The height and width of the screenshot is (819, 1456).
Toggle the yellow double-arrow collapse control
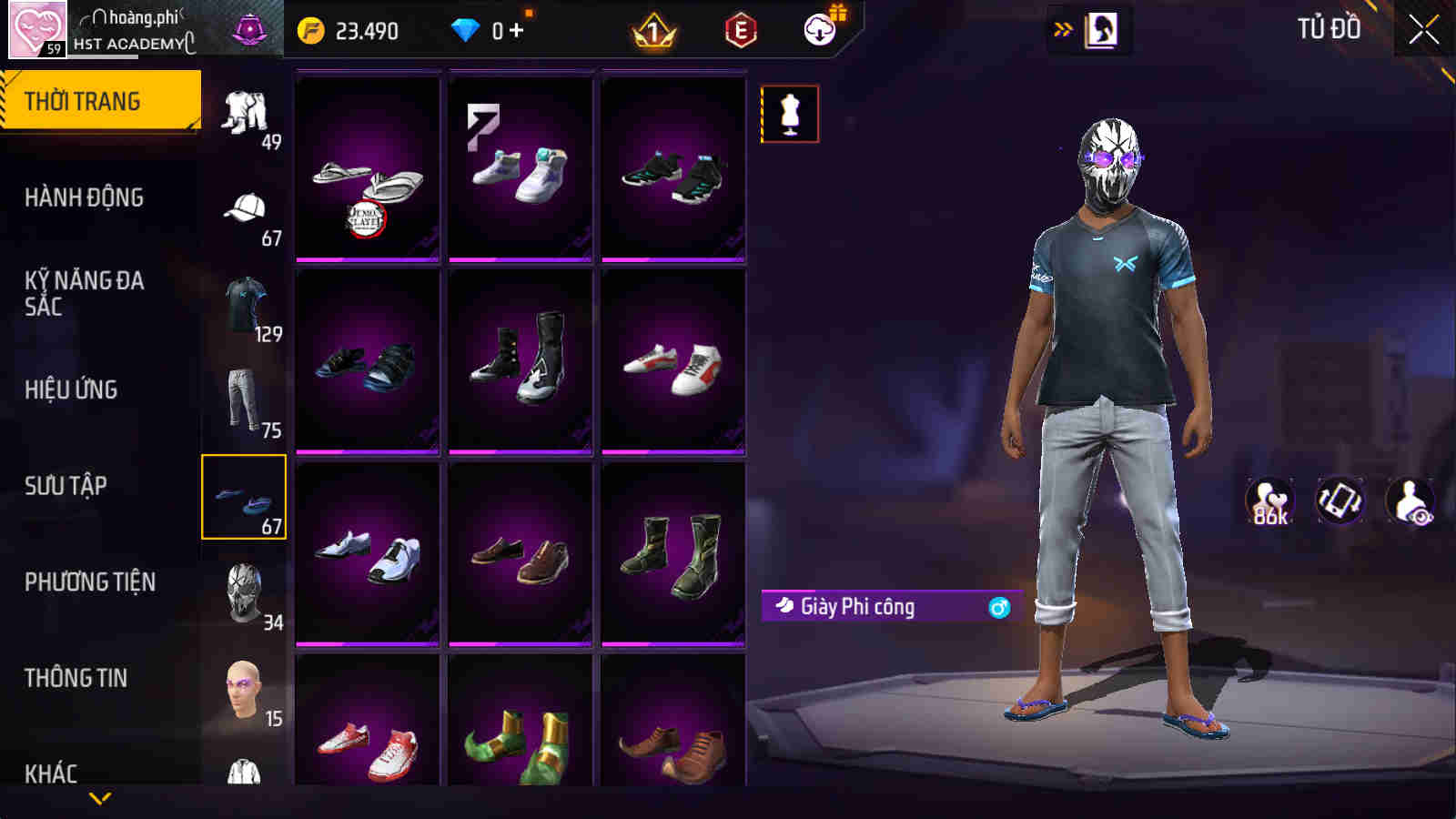coord(1059,27)
